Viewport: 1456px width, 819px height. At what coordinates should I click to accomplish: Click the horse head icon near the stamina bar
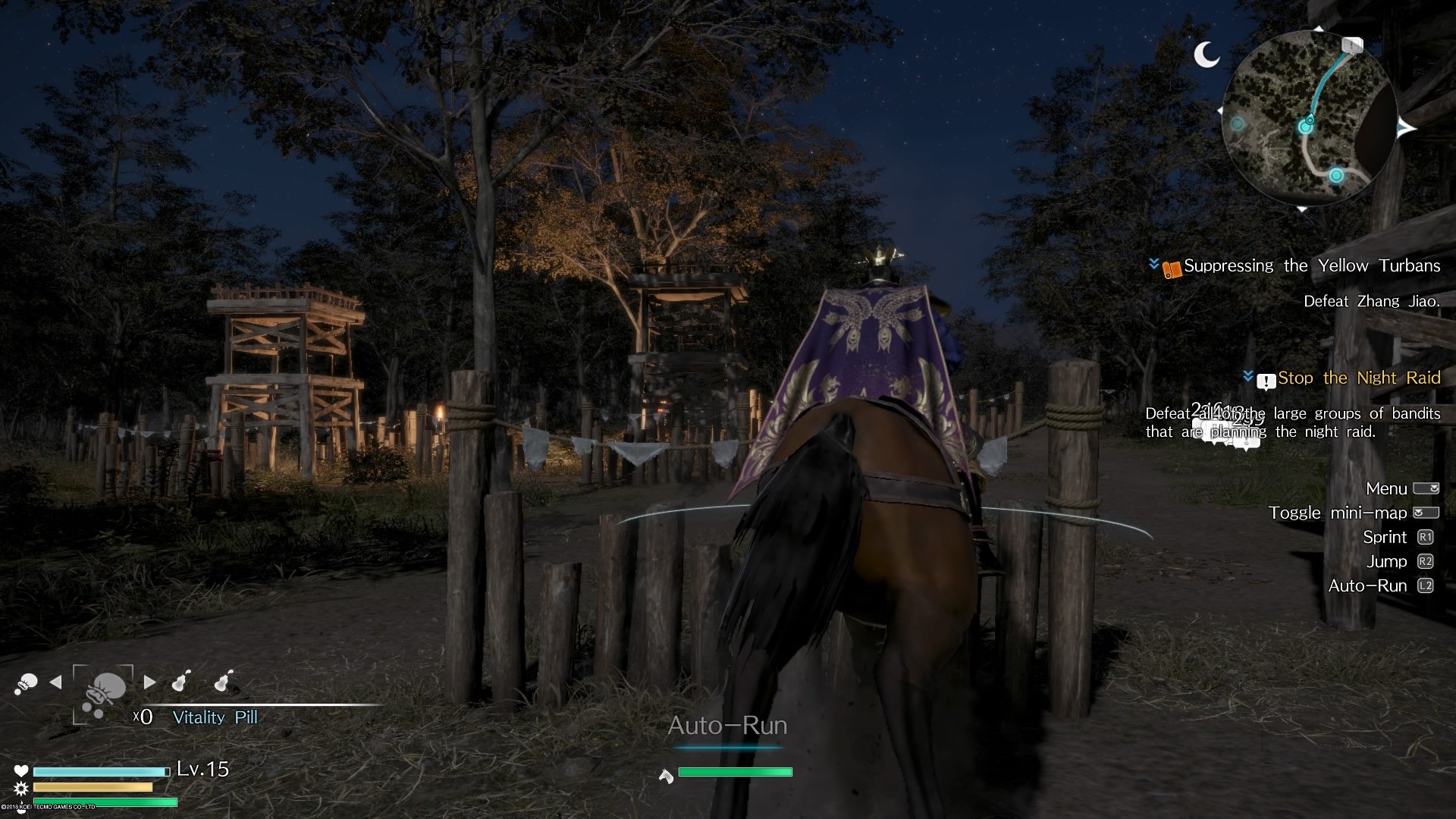pos(664,774)
